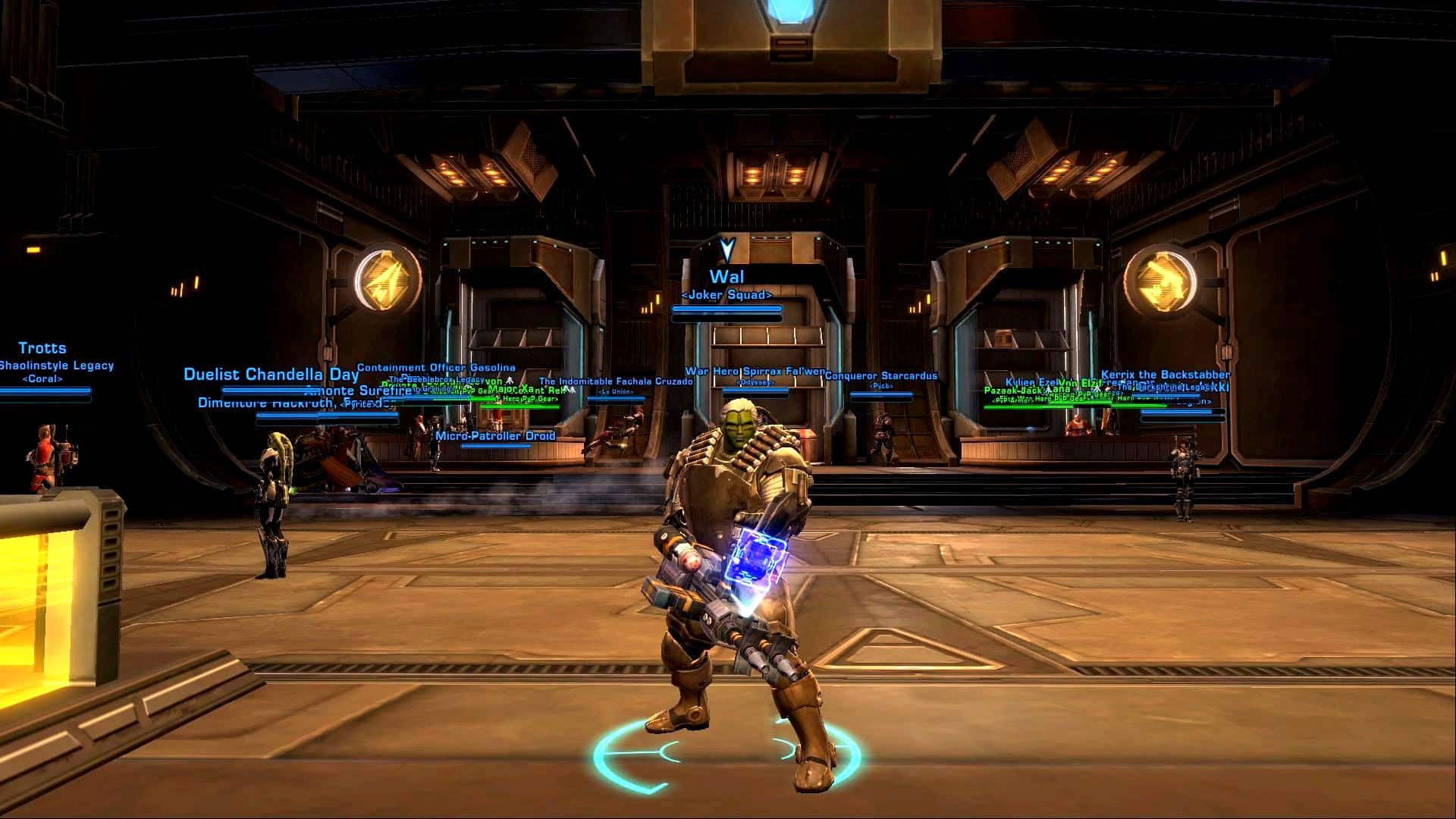The image size is (1456, 819).
Task: Click Duelist Chandella Day's nameplate
Action: point(271,375)
